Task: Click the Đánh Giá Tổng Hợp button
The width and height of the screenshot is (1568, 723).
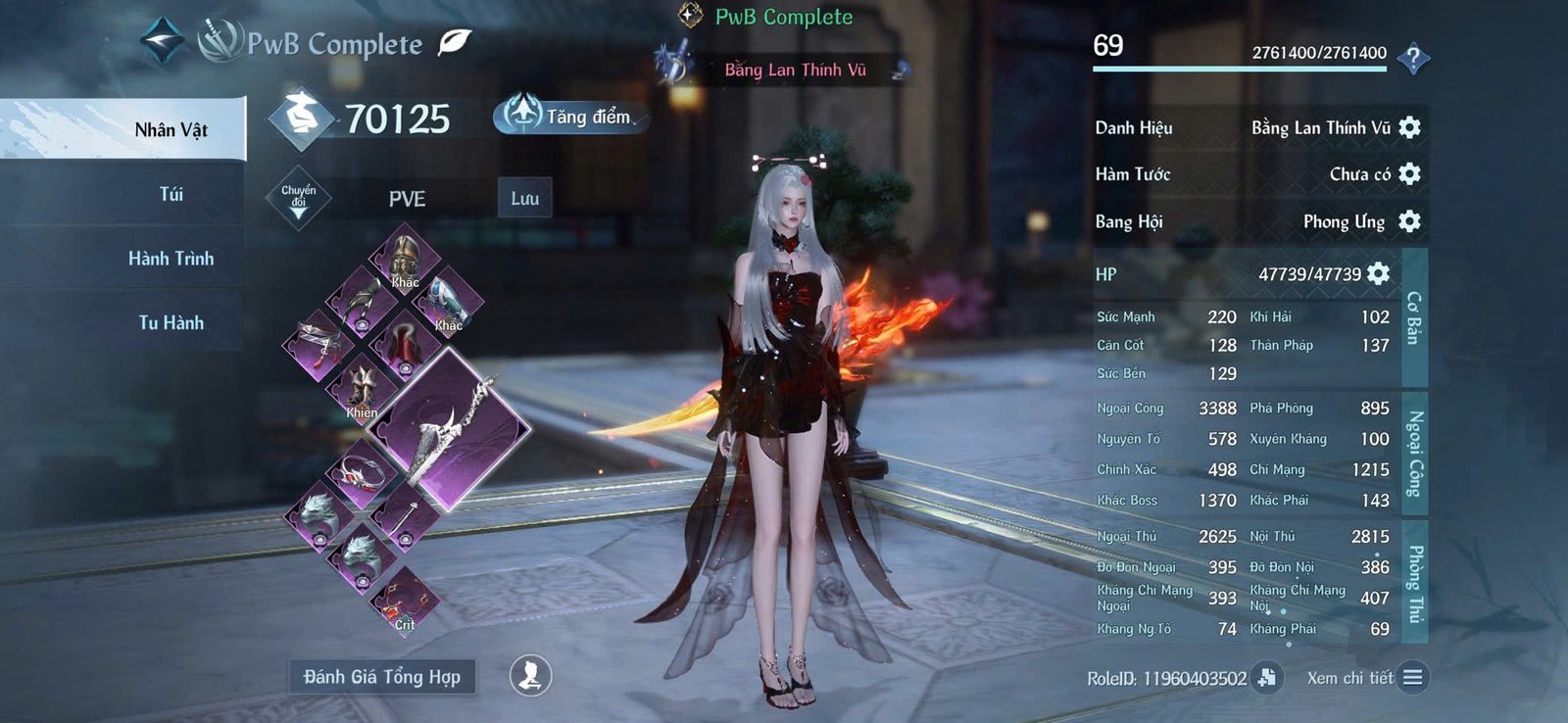Action: 385,676
